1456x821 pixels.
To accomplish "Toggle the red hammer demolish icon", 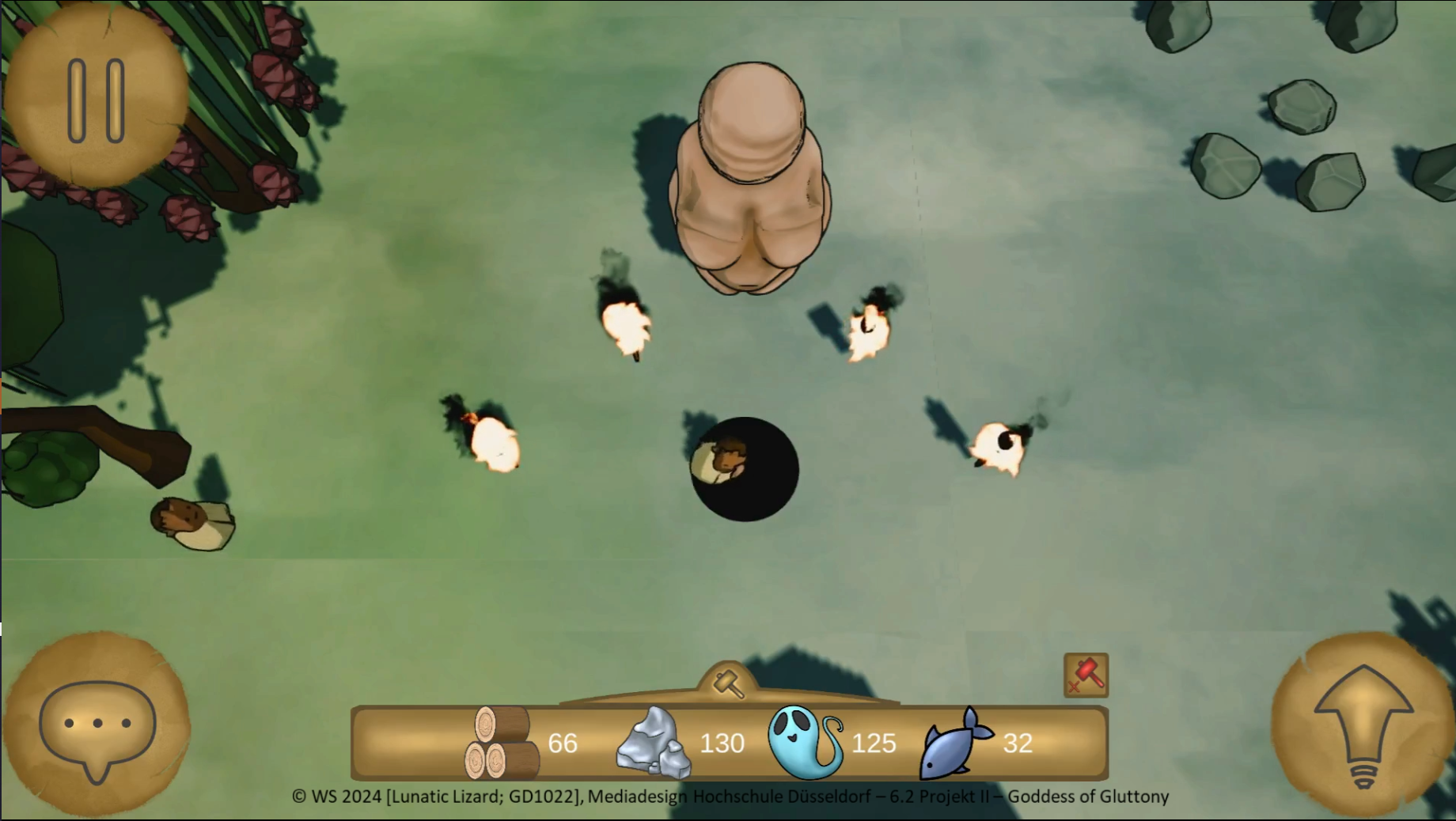I will point(1086,675).
